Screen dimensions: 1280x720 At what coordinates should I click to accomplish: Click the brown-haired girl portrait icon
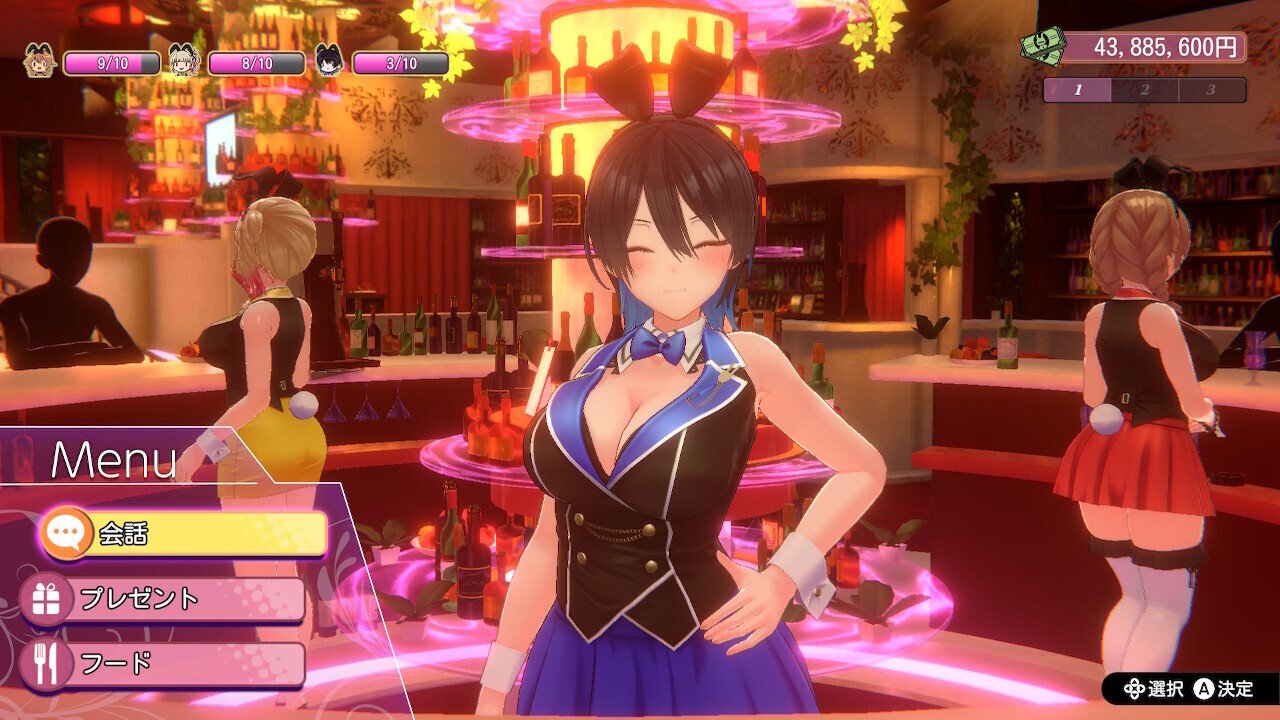[x=39, y=62]
